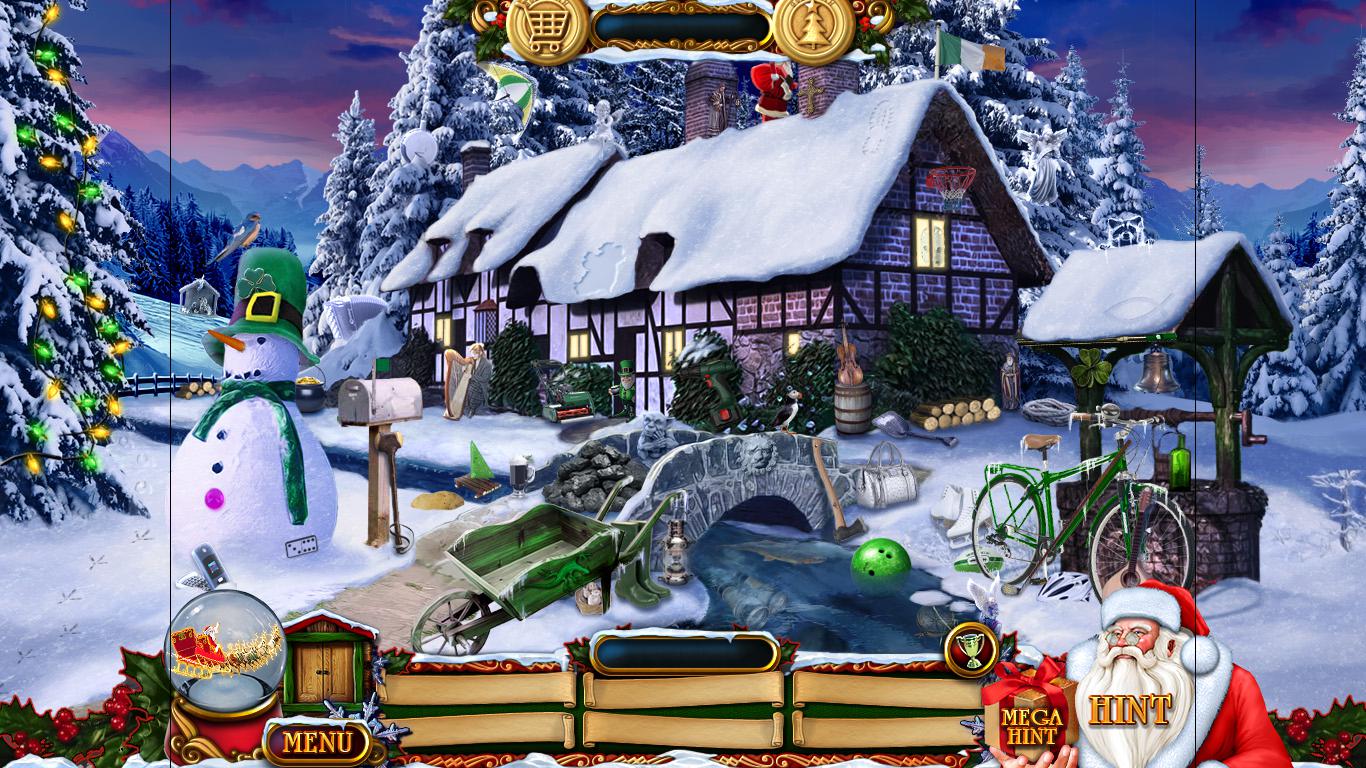Use the HINT button on Santa

click(x=1129, y=711)
